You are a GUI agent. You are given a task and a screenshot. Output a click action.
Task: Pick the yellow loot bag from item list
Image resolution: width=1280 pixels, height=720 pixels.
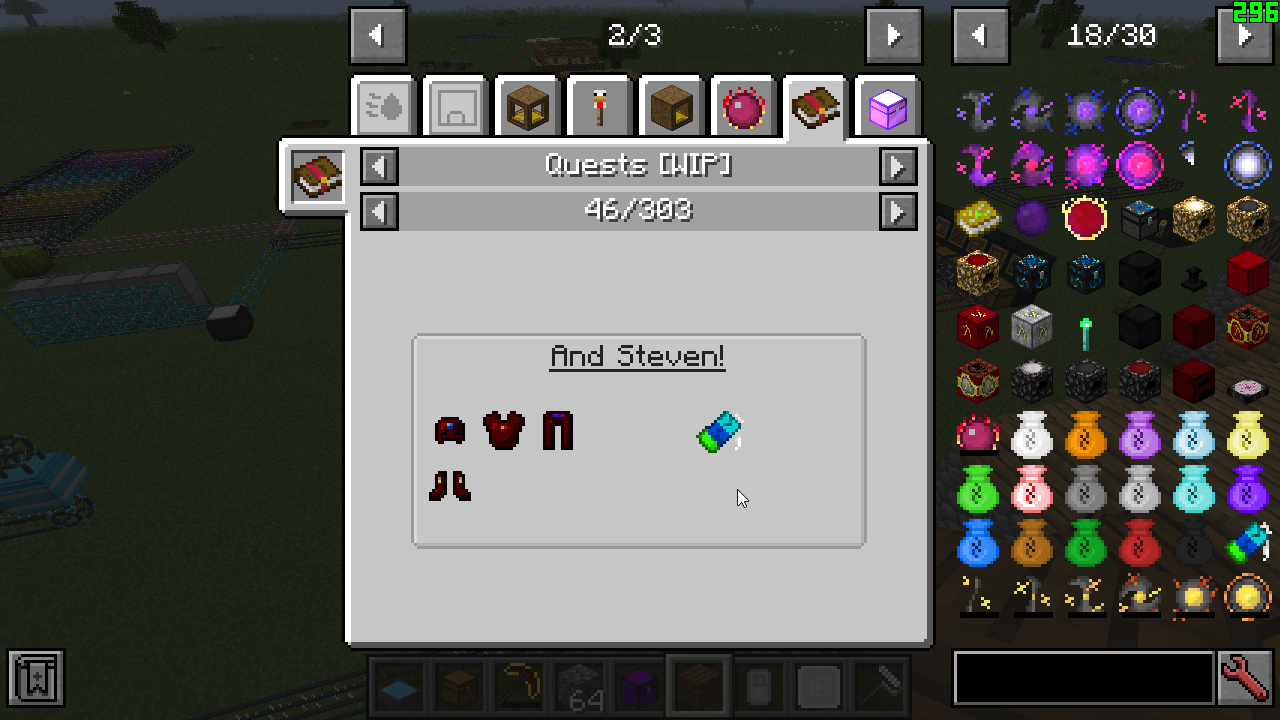pyautogui.click(x=1247, y=436)
